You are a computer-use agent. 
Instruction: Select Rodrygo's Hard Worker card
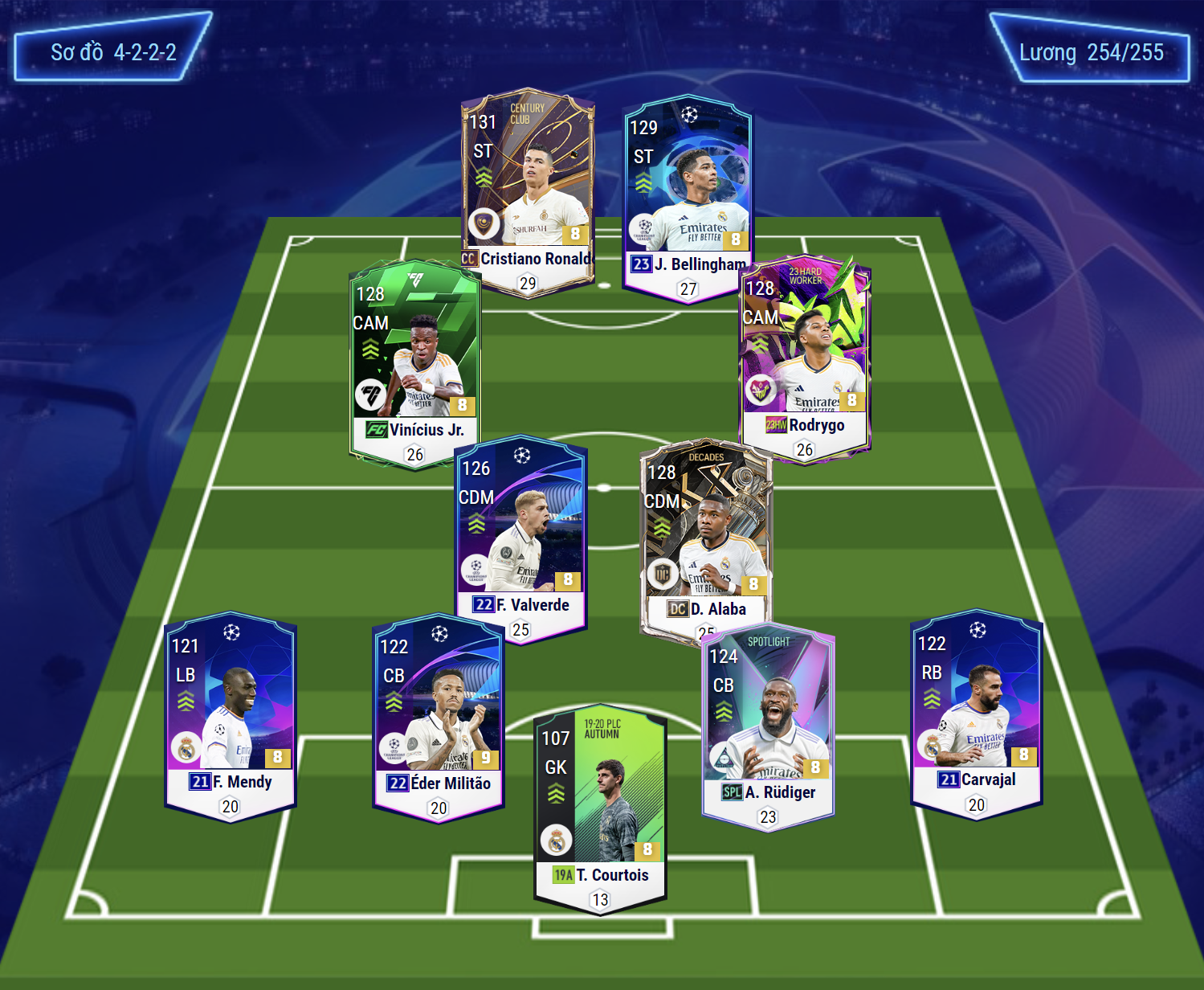pos(805,358)
